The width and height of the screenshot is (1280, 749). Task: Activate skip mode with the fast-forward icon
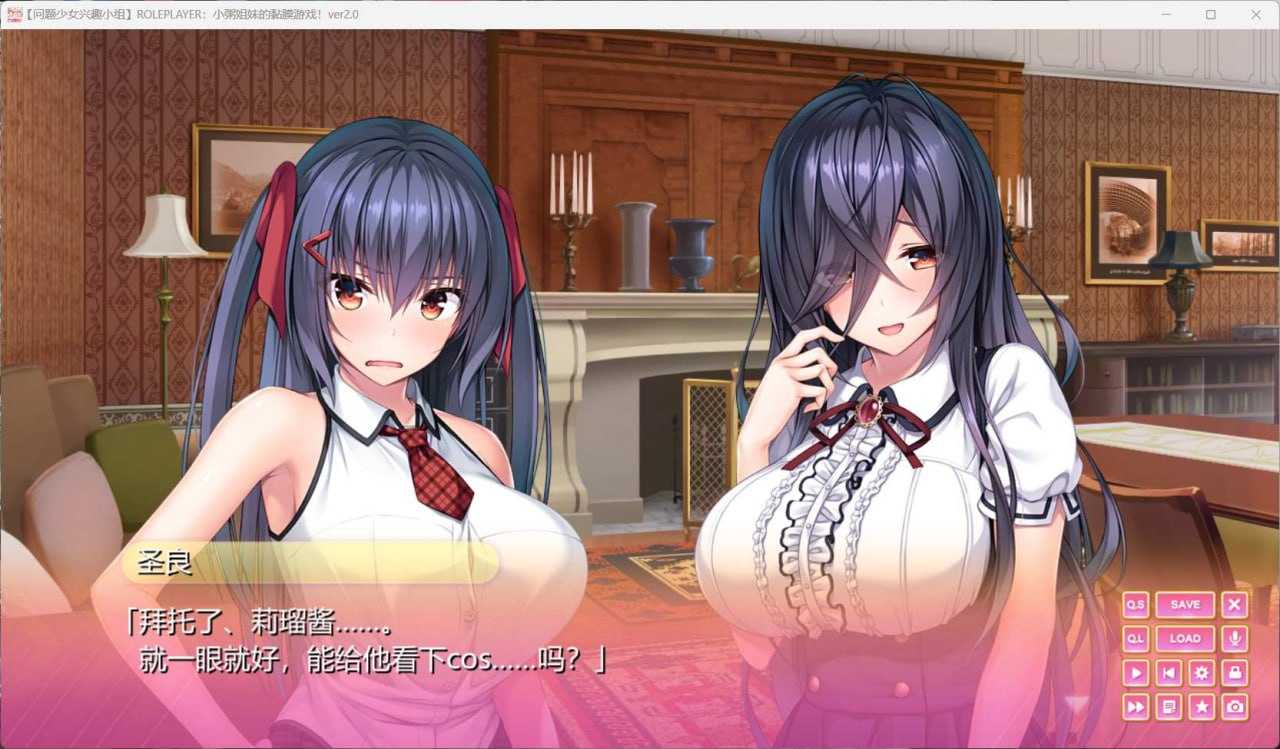(1135, 706)
